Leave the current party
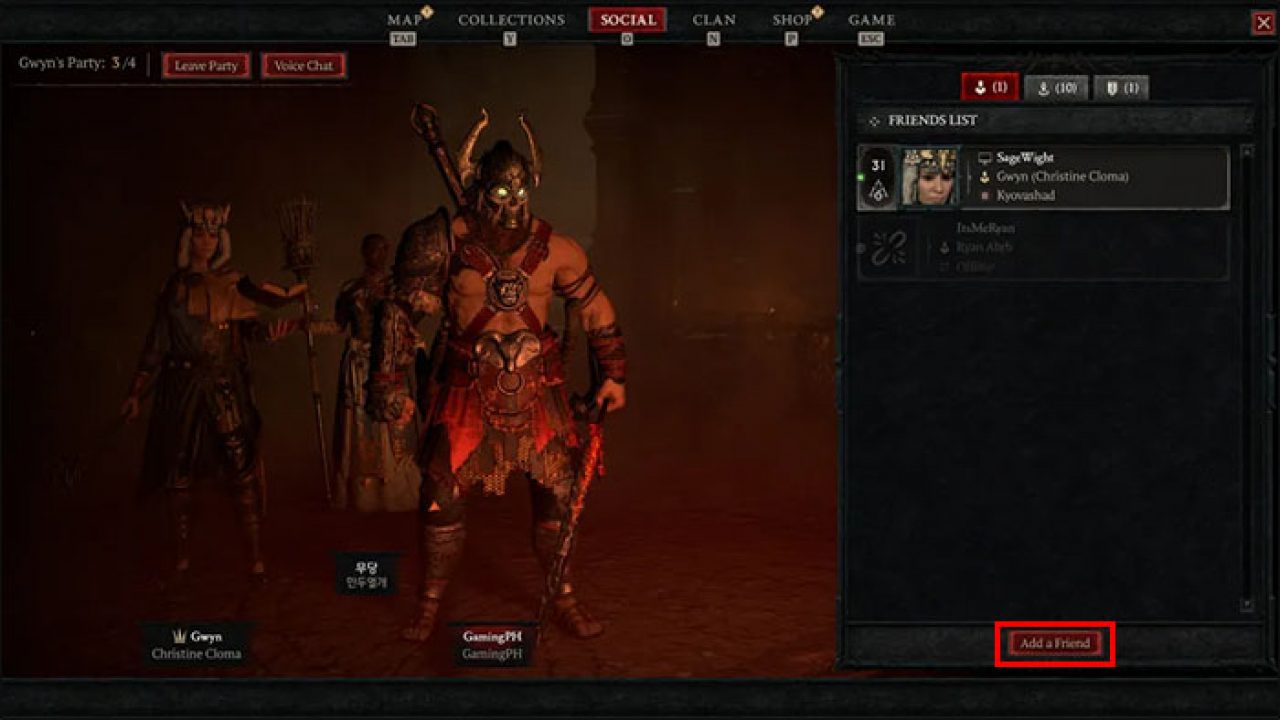Image resolution: width=1280 pixels, height=720 pixels. point(205,66)
